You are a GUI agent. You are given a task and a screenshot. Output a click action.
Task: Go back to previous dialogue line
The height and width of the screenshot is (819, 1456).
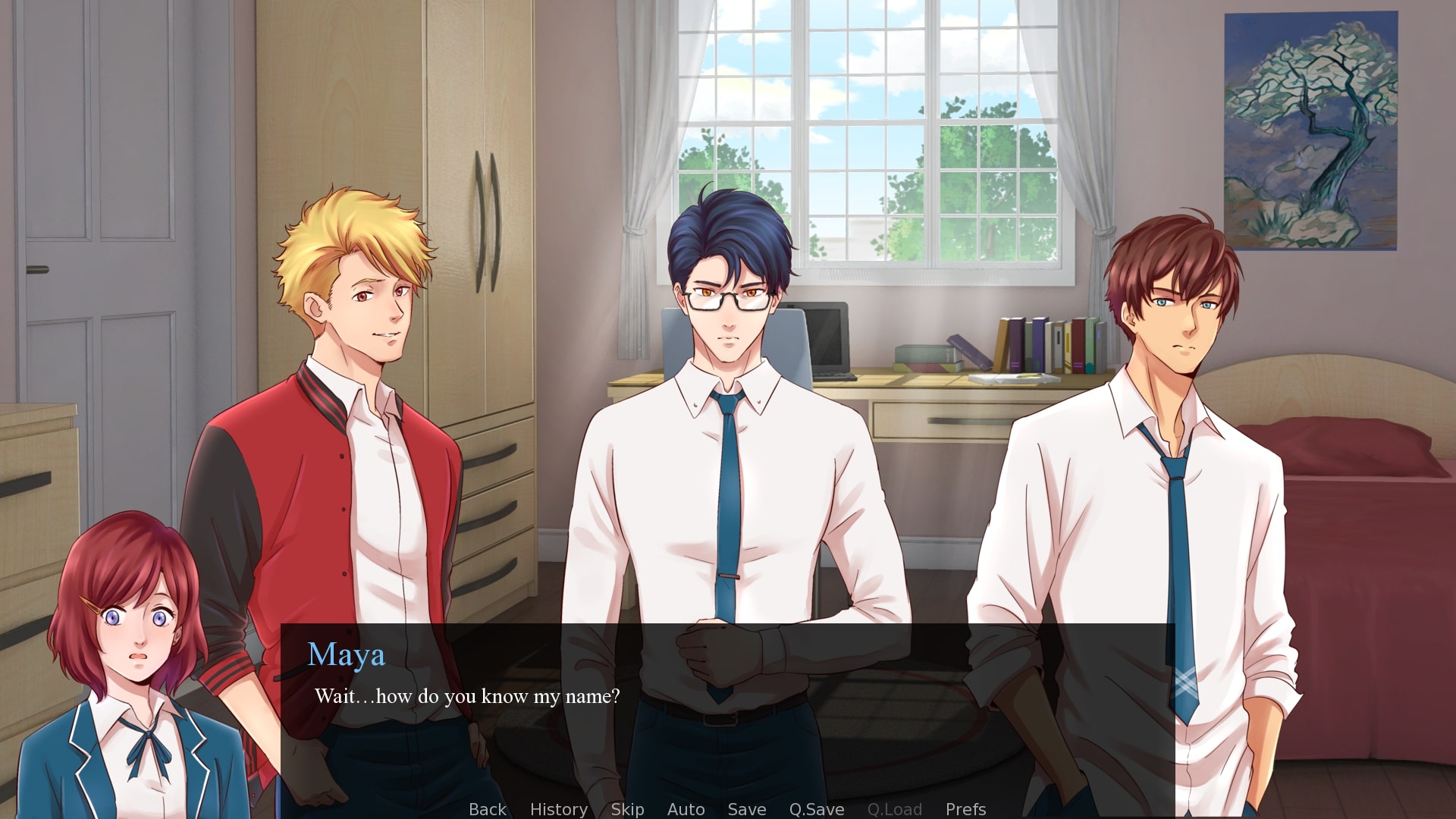click(487, 809)
